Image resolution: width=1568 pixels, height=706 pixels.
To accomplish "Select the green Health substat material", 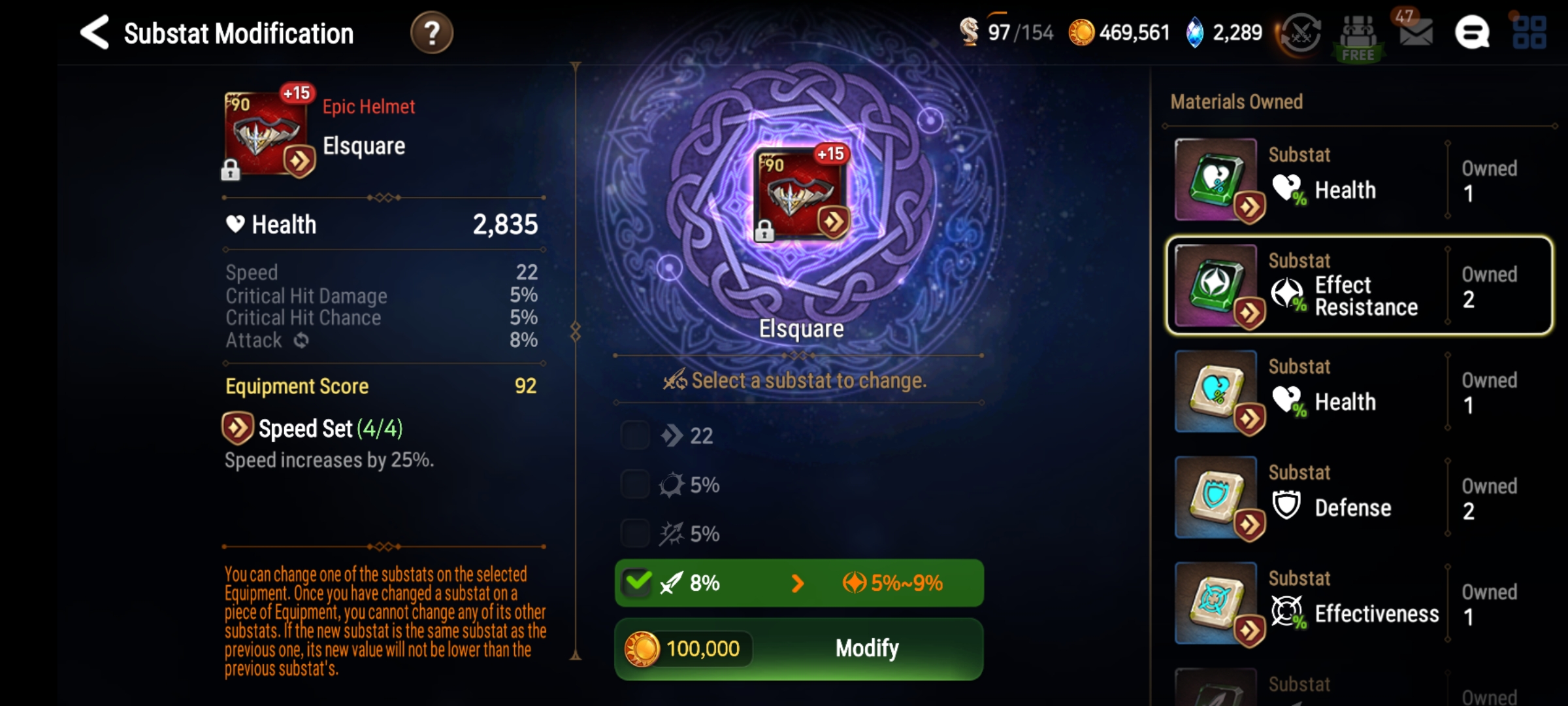I will (1359, 180).
